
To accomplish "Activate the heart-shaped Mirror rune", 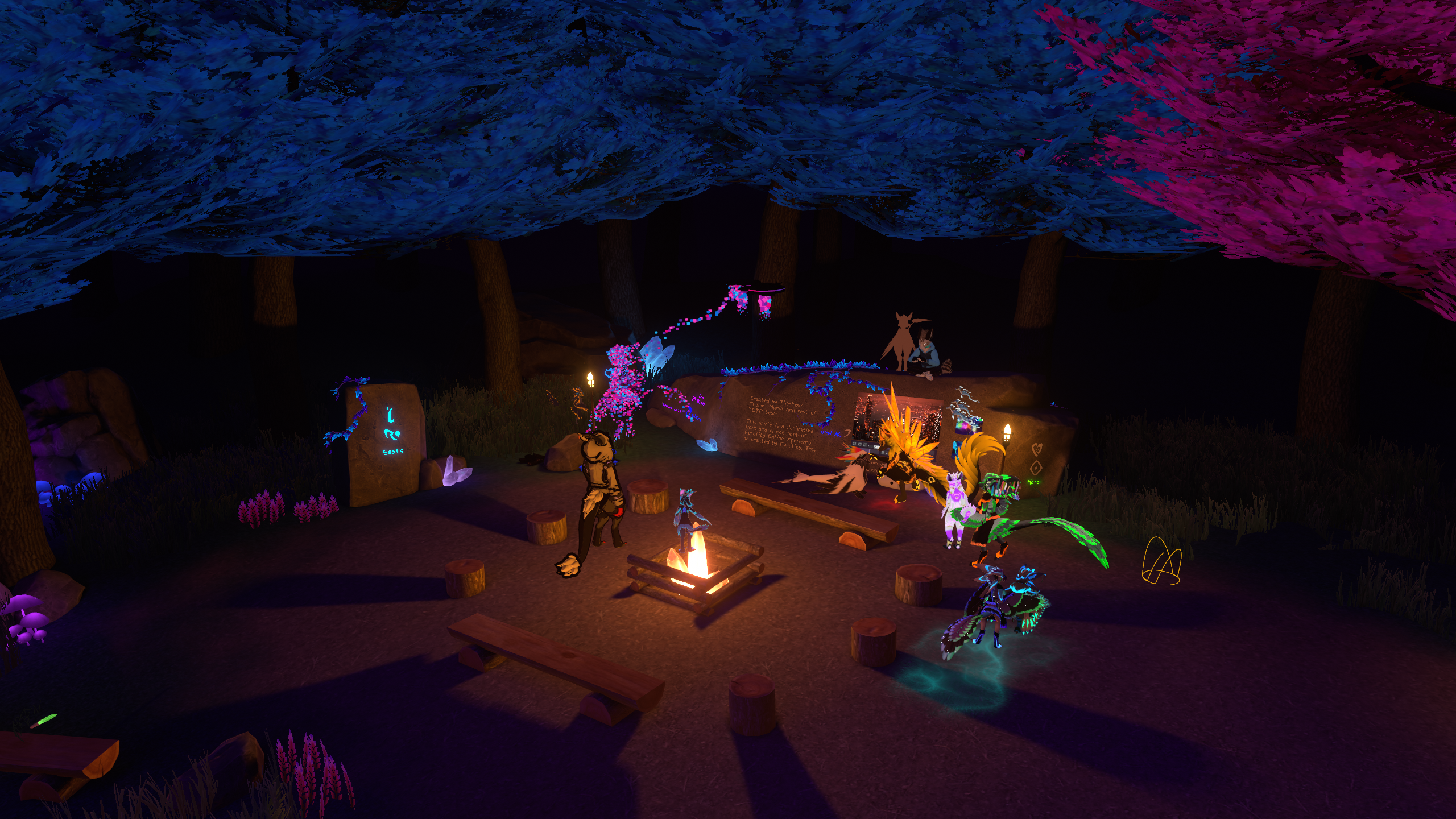I will [1036, 450].
